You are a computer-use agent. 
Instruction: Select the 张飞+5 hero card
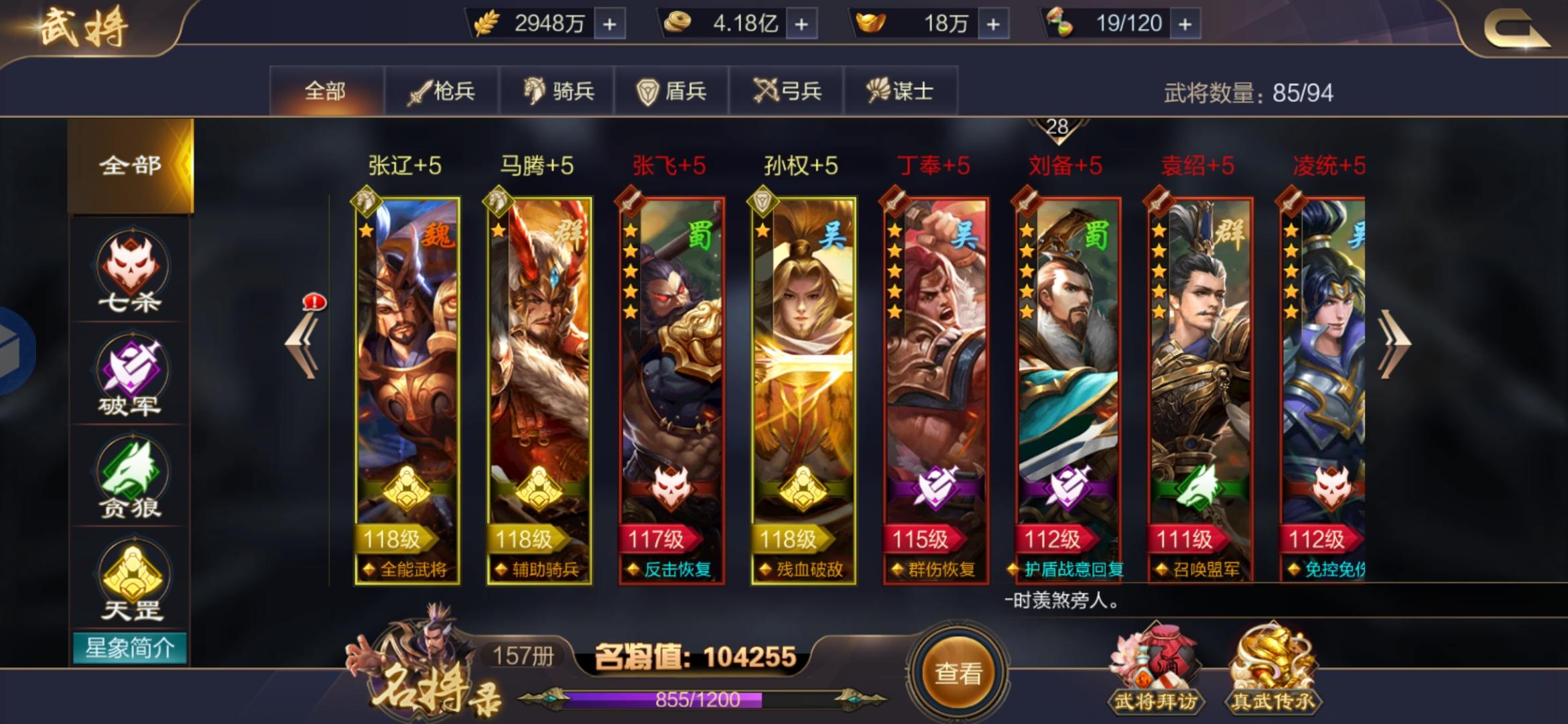(670, 375)
